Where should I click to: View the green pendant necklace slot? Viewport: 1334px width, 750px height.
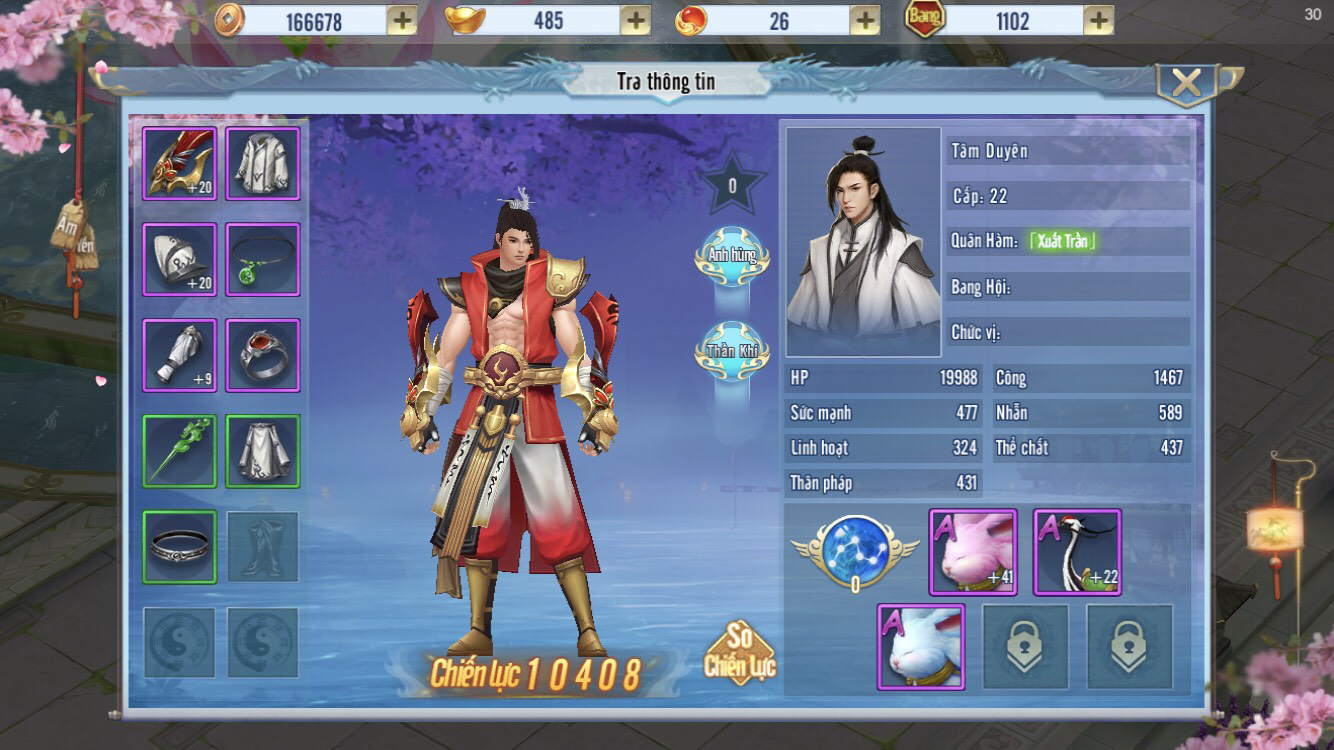point(263,260)
